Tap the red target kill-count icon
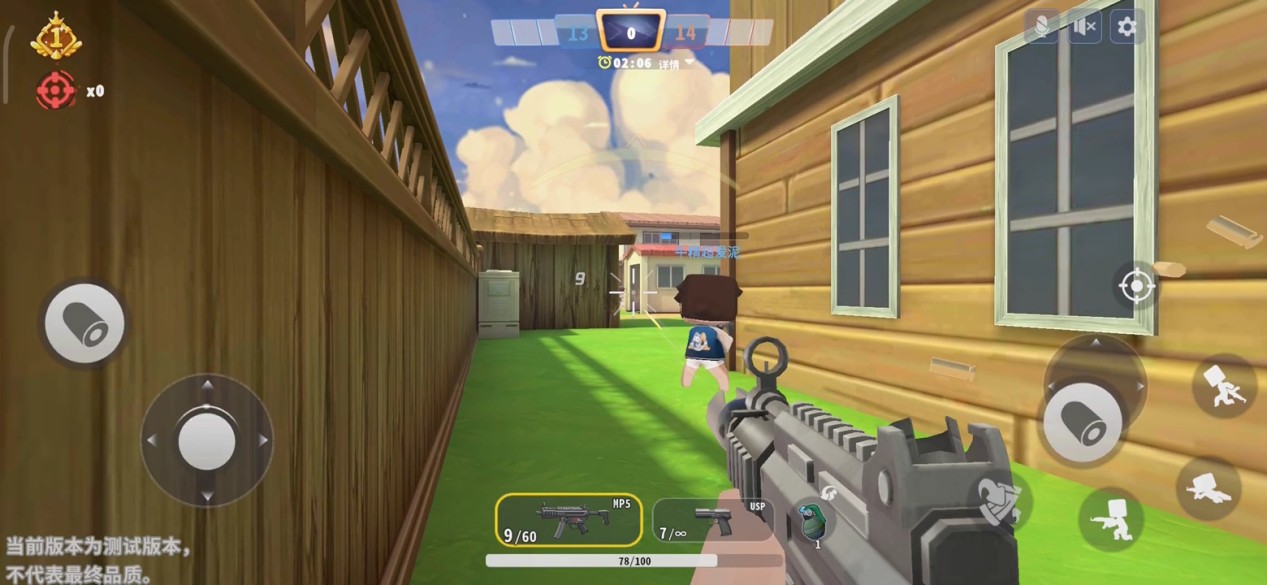Viewport: 1267px width, 585px height. pyautogui.click(x=56, y=91)
